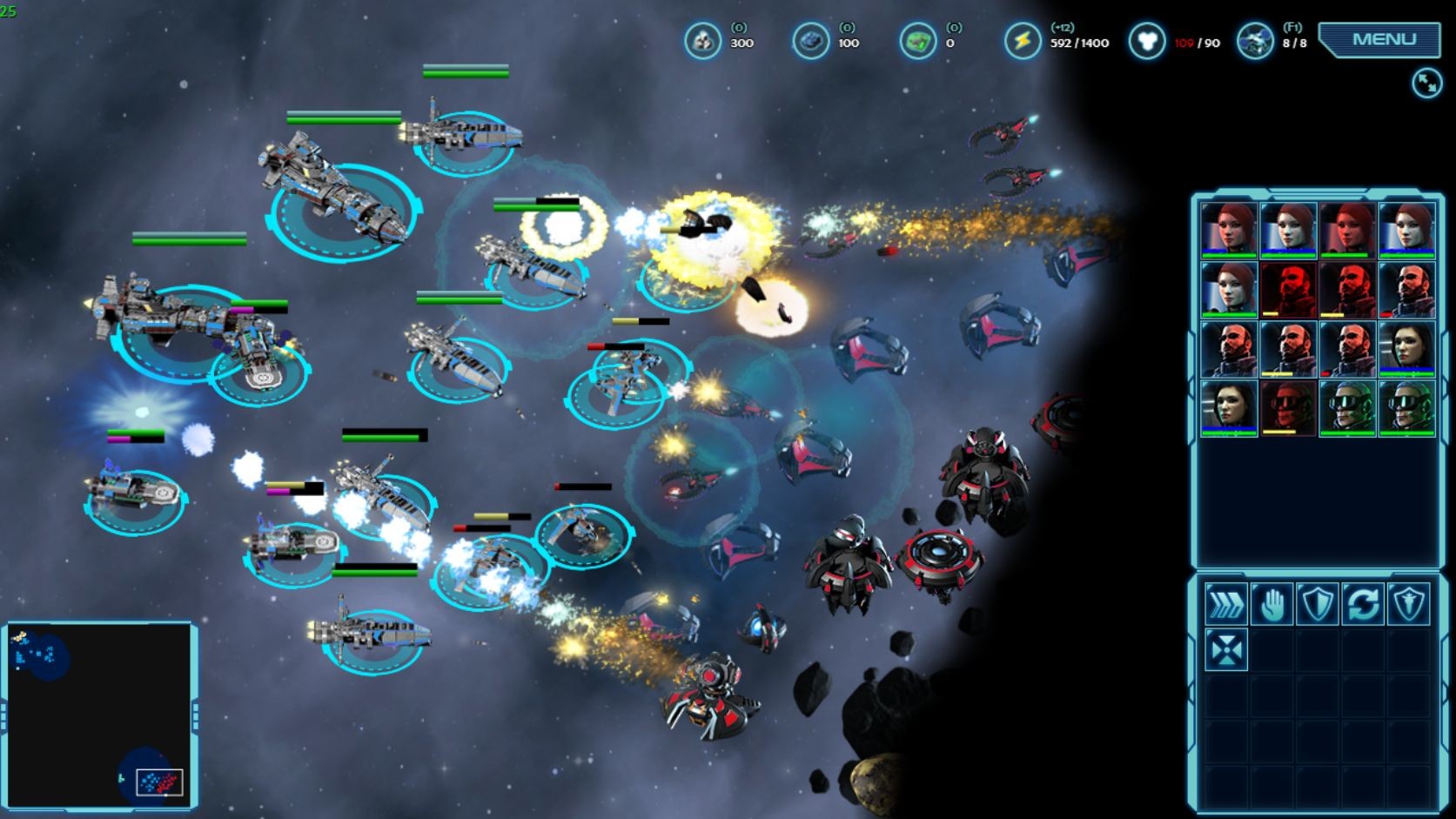1456x819 pixels.
Task: Open the MENU button
Action: tap(1383, 40)
